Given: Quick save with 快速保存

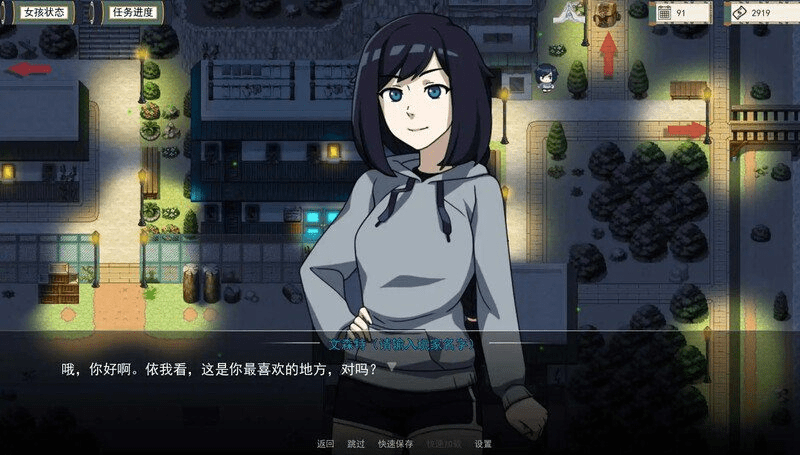Looking at the screenshot, I should (x=396, y=443).
